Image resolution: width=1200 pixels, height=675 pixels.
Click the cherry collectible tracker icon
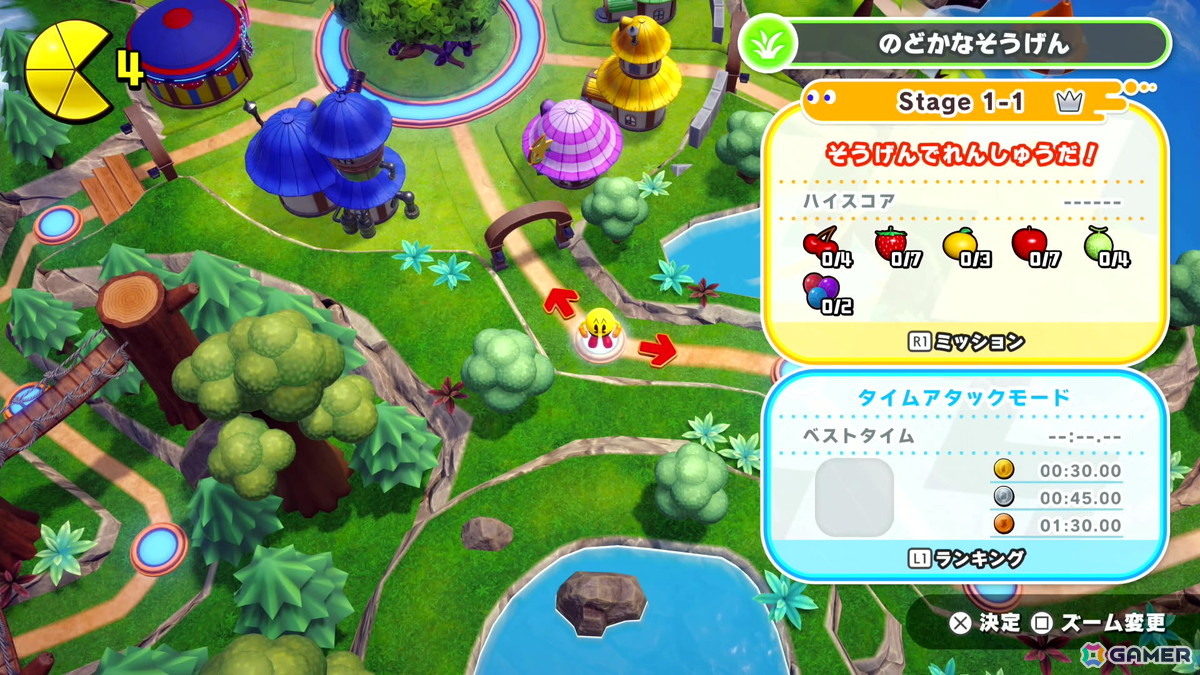822,245
